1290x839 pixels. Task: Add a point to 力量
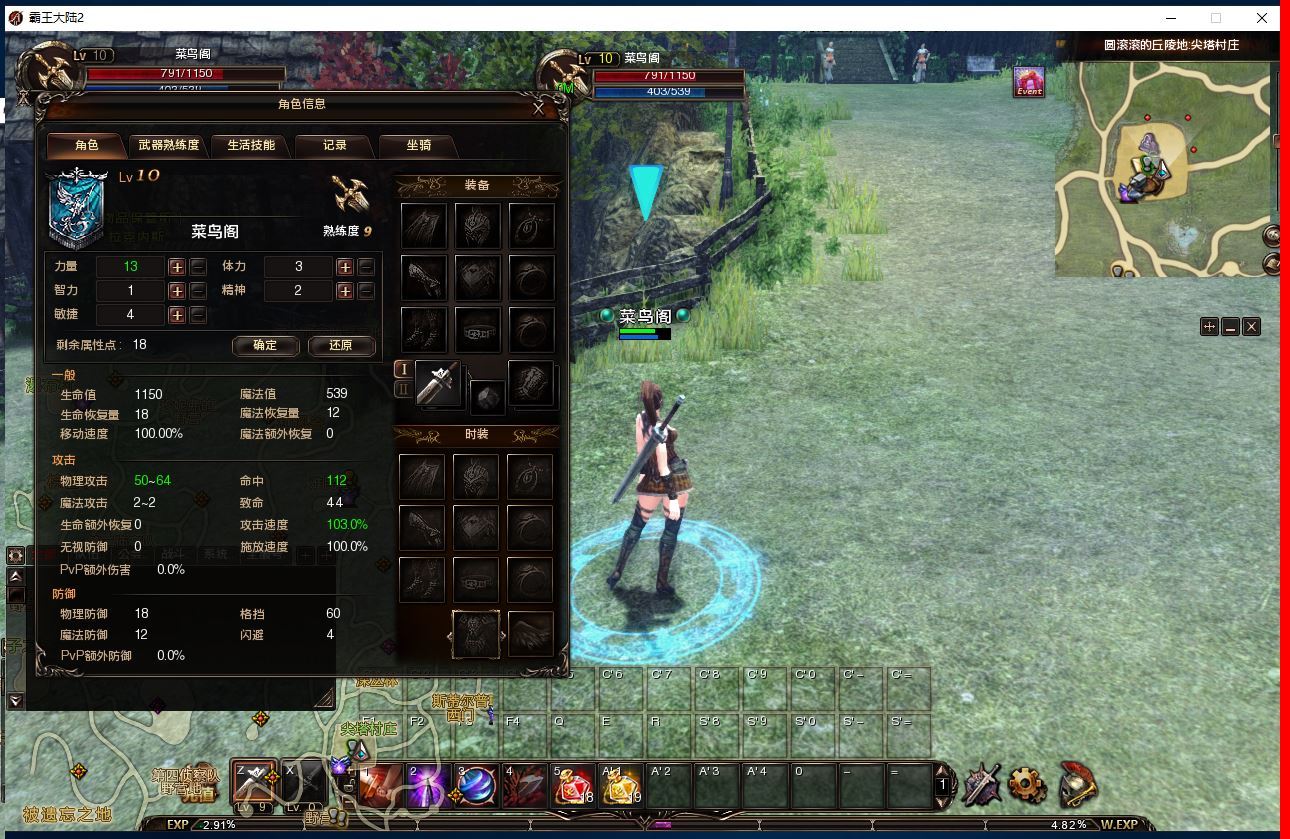[x=177, y=267]
